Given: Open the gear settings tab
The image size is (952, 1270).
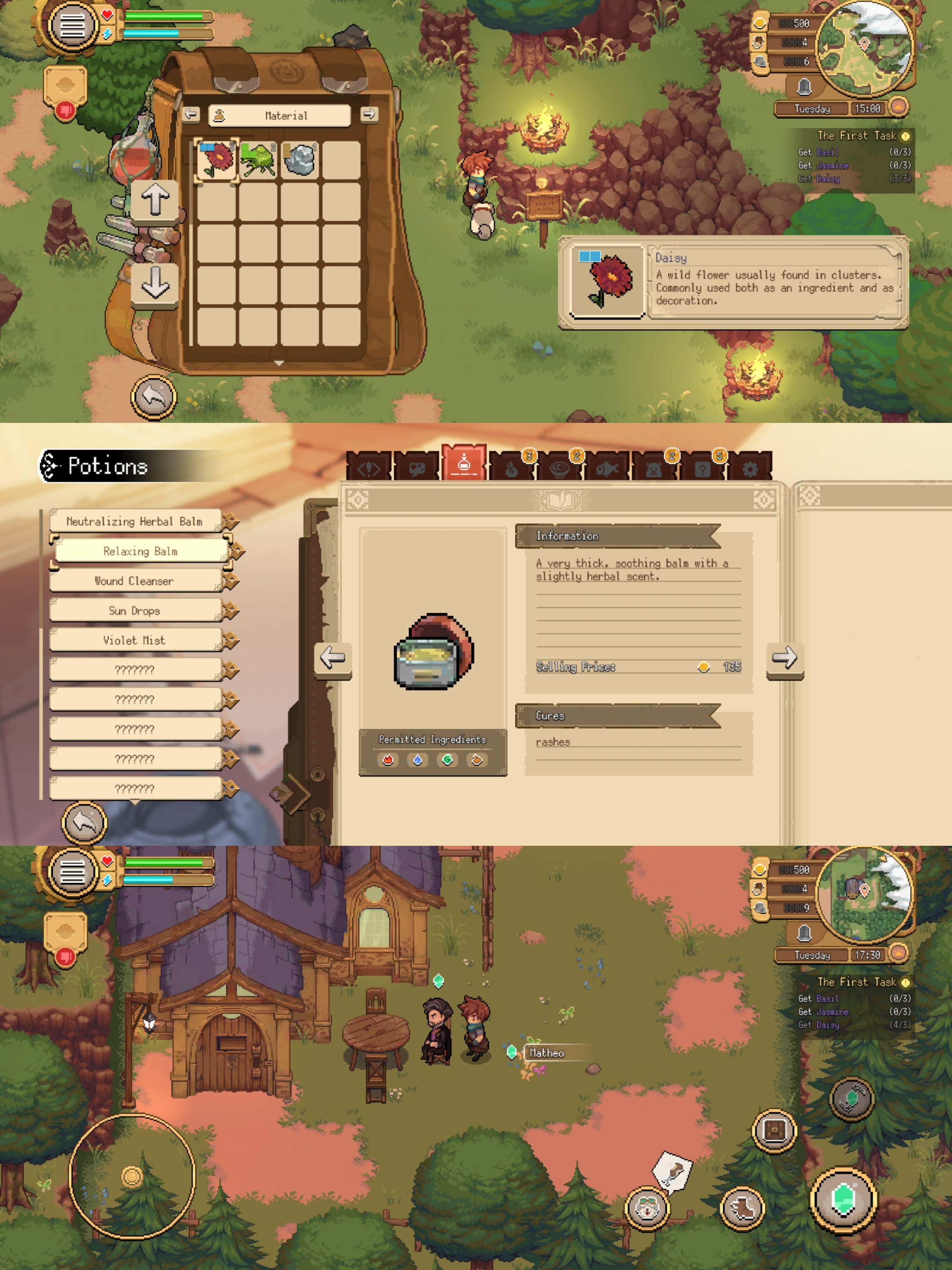Looking at the screenshot, I should point(749,469).
